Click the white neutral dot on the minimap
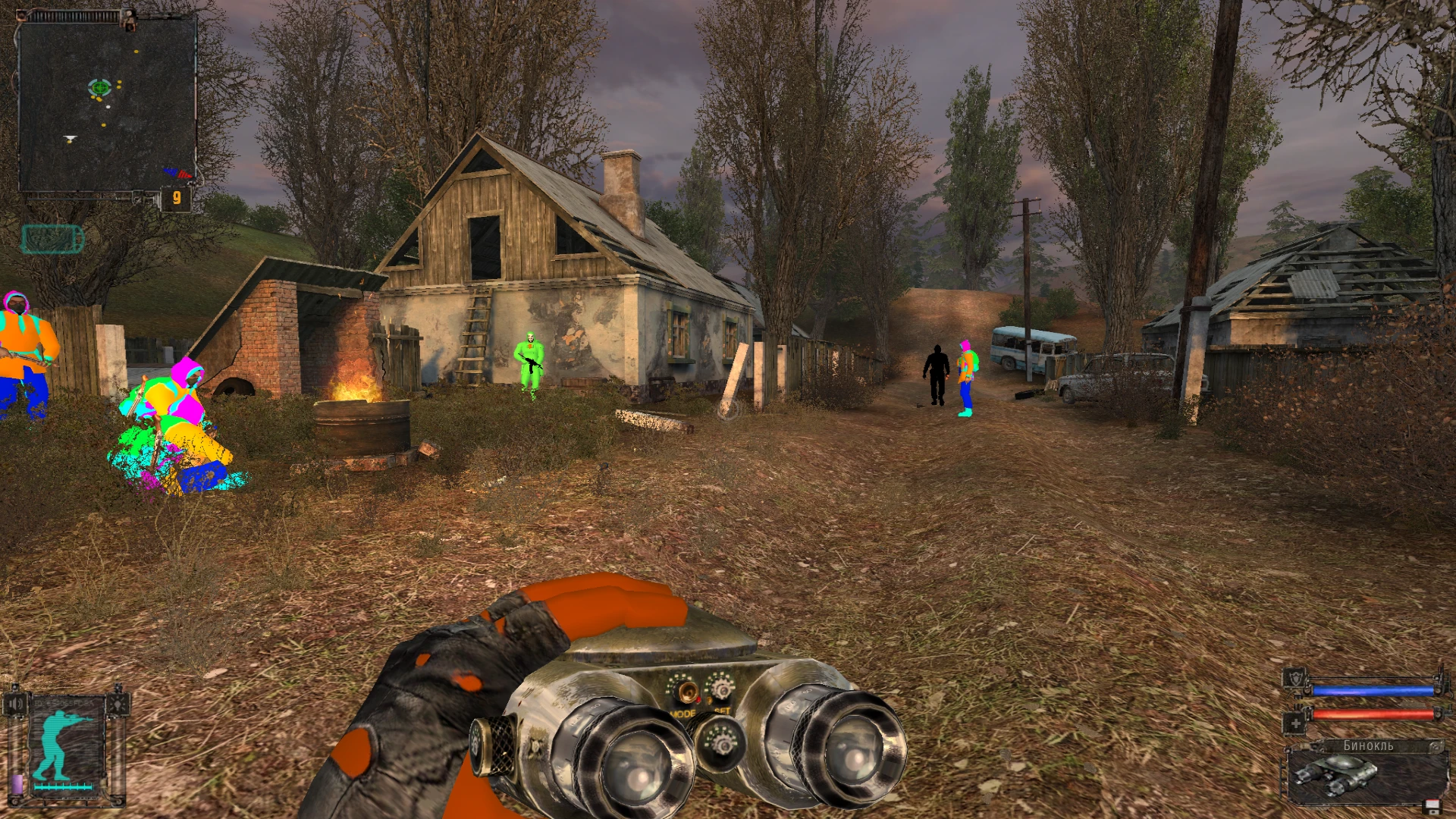Image resolution: width=1456 pixels, height=819 pixels. tap(108, 107)
